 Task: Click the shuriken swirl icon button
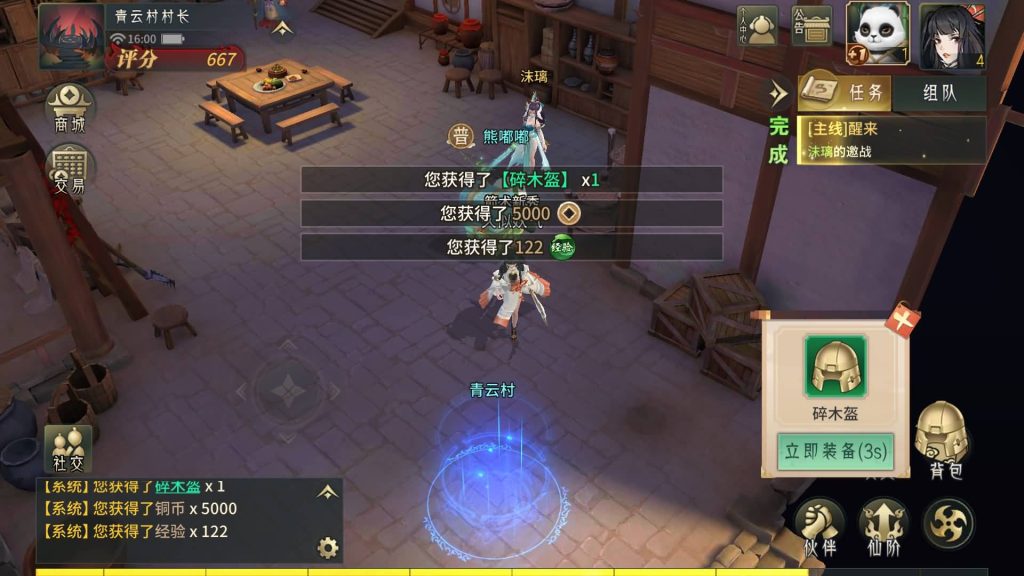948,523
